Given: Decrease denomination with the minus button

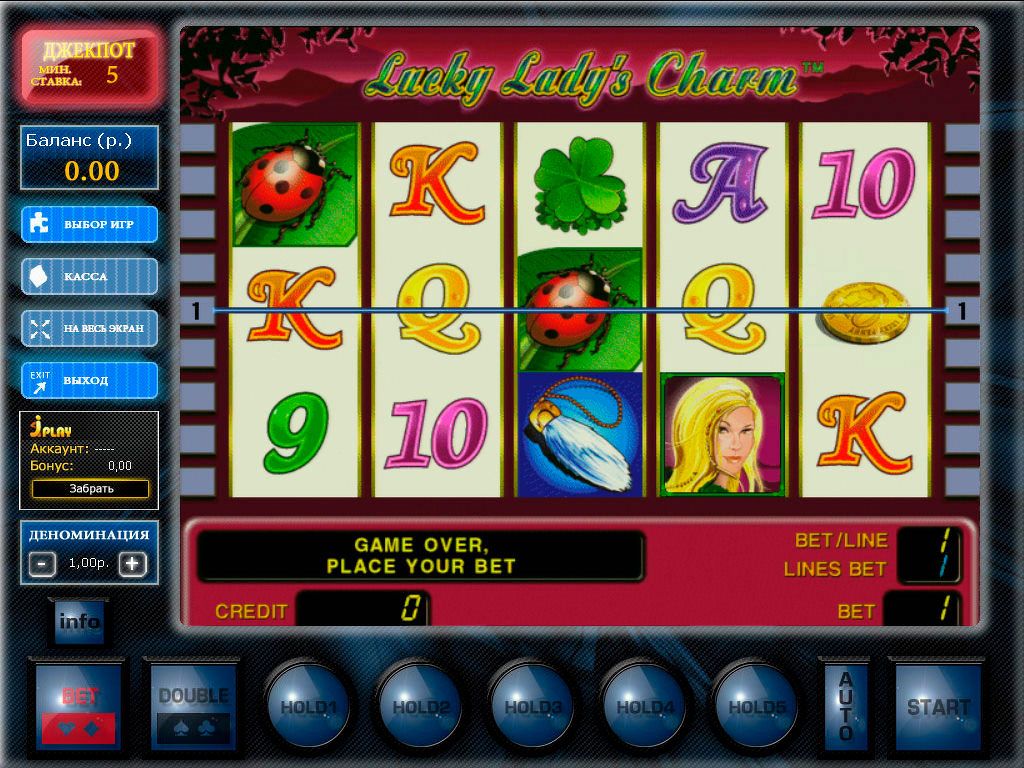Looking at the screenshot, I should (x=43, y=563).
